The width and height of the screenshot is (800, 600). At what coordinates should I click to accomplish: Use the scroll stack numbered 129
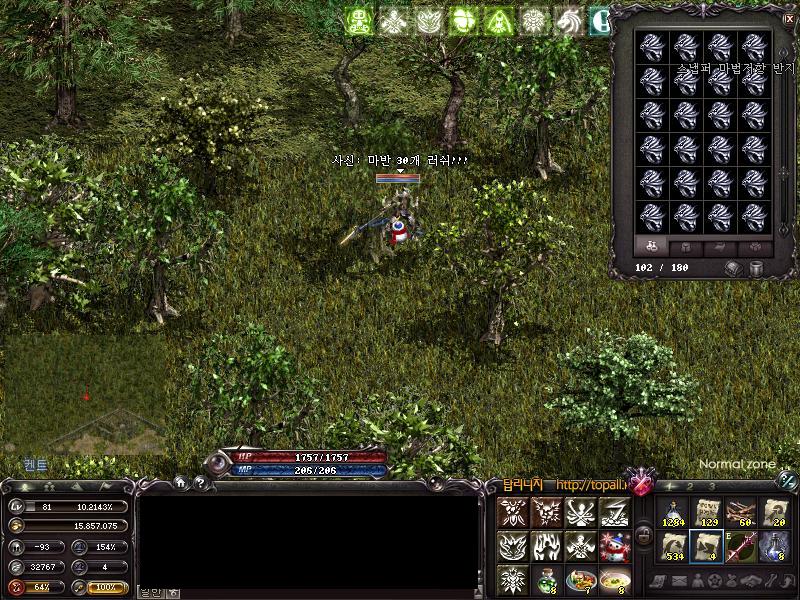[706, 512]
